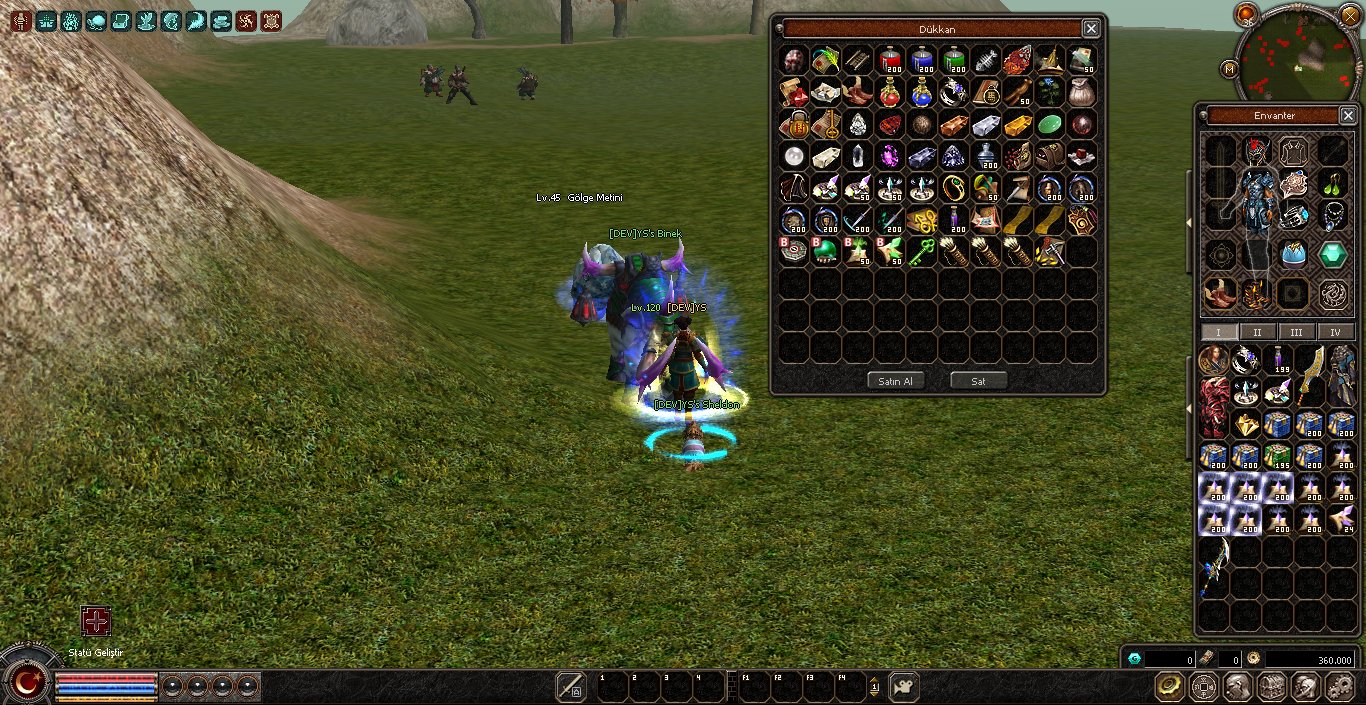
Task: Select the green gift box stack of 195
Action: point(1277,457)
